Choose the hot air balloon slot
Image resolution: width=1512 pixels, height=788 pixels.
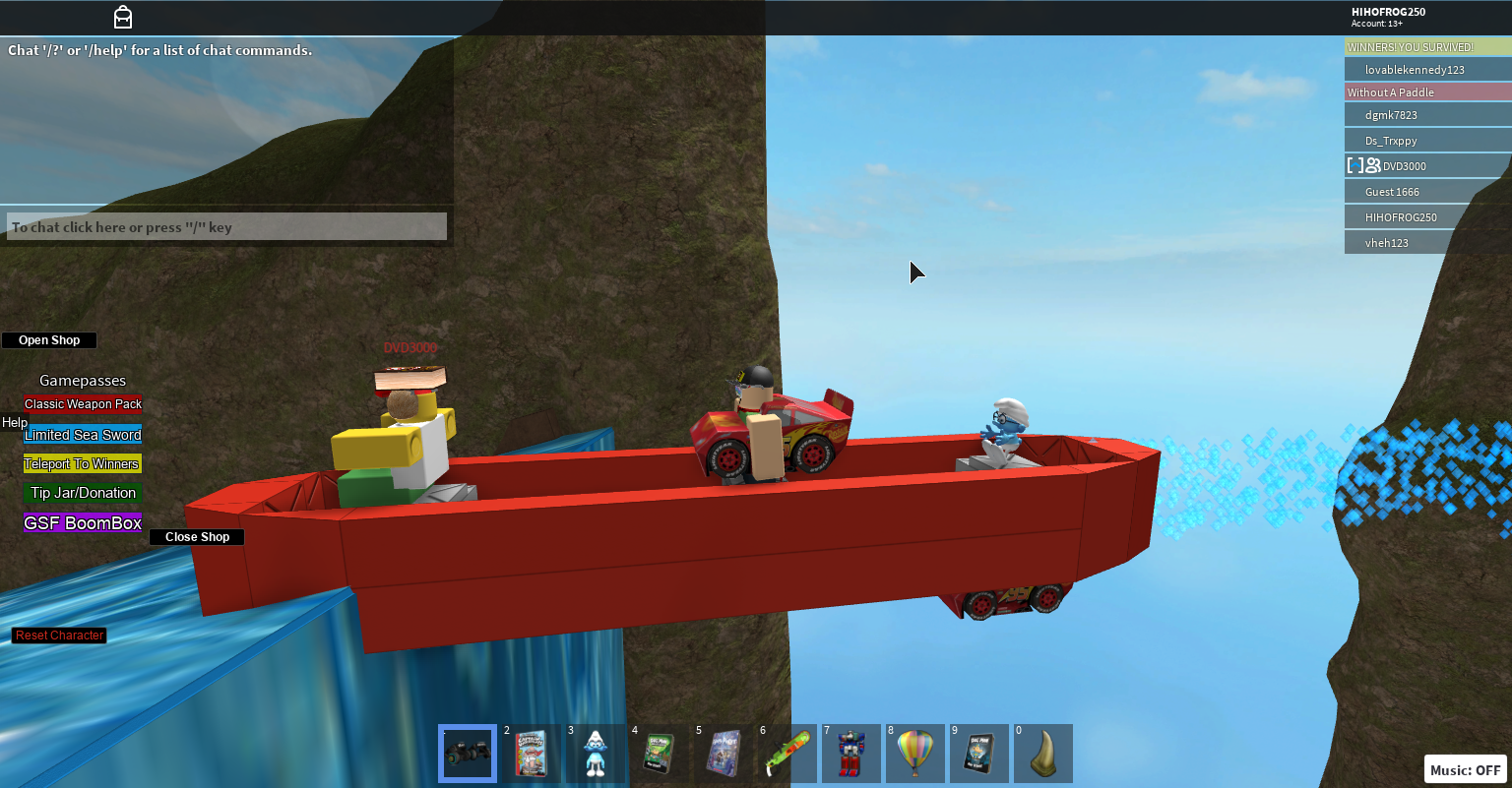point(915,754)
